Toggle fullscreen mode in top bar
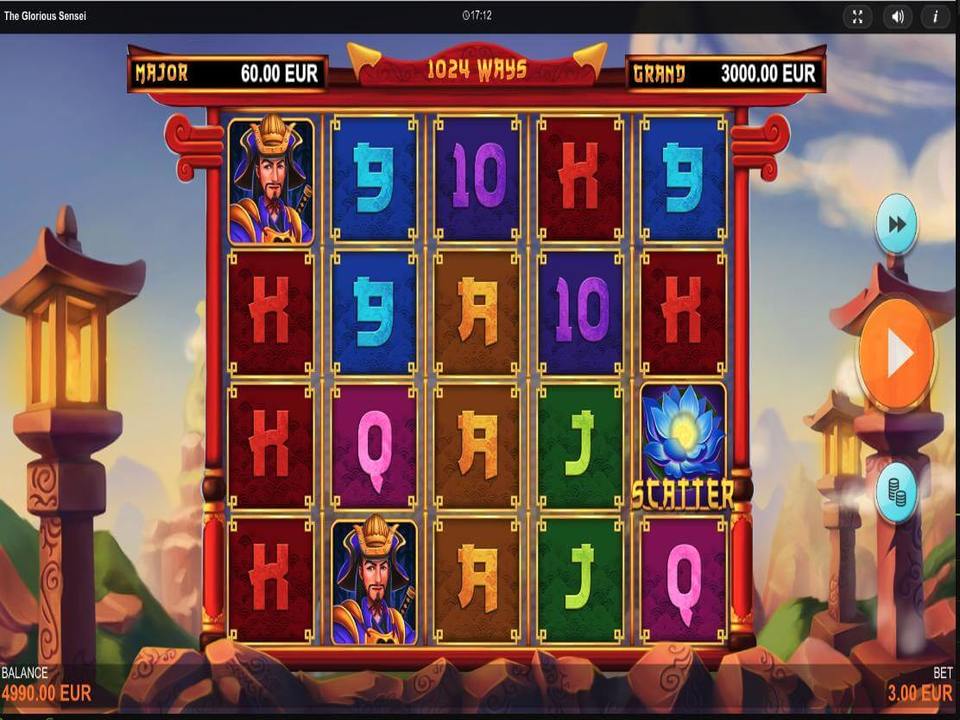960x720 pixels. [858, 16]
